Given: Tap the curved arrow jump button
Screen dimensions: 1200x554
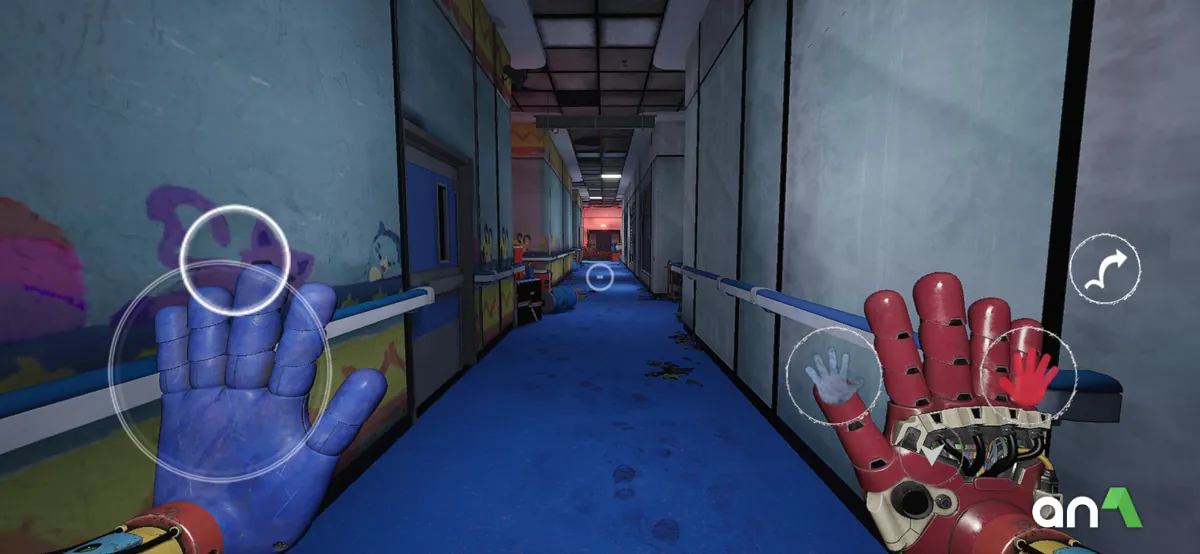Looking at the screenshot, I should tap(1104, 269).
